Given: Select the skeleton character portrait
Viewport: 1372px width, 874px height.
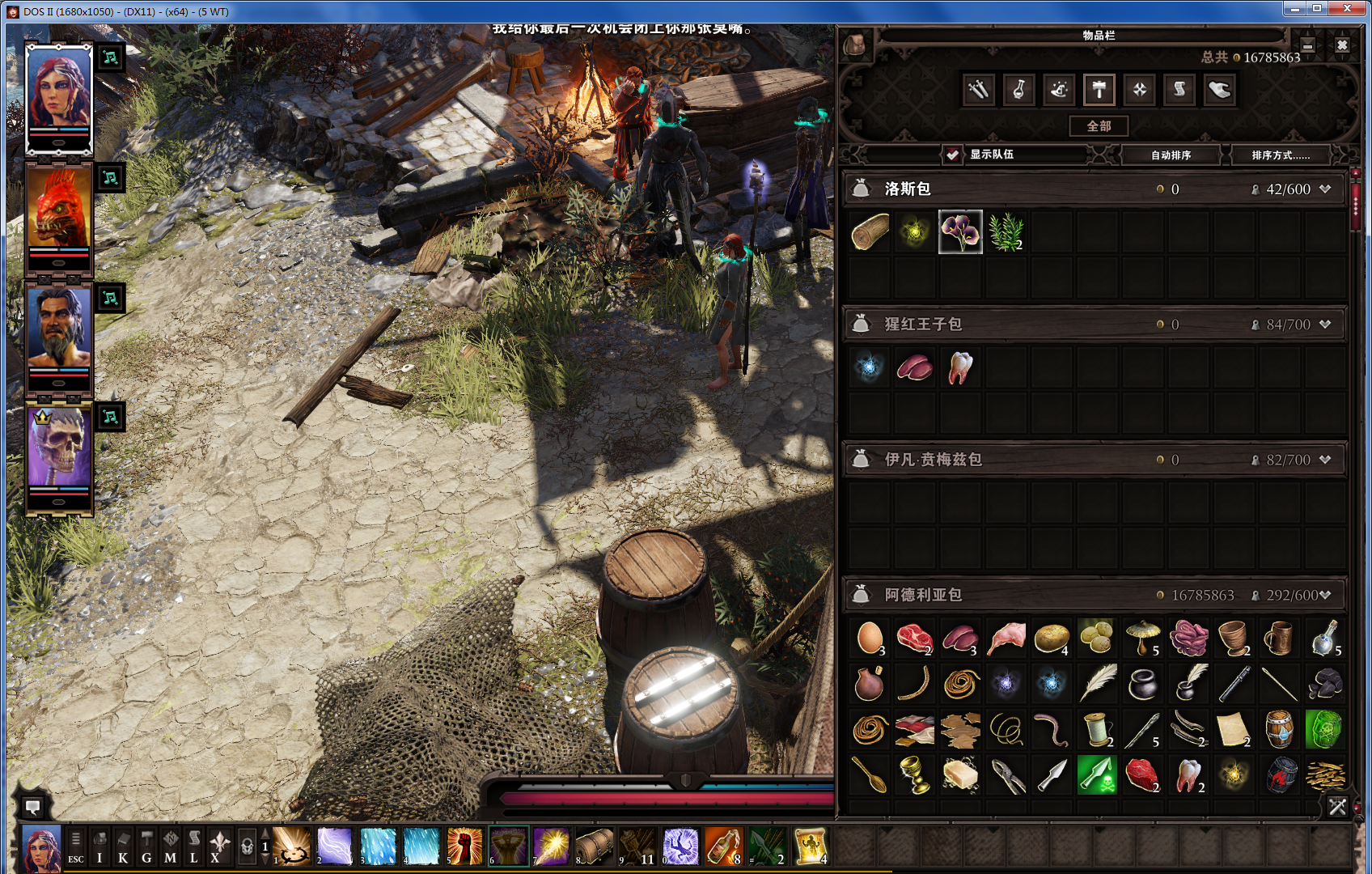Looking at the screenshot, I should 59,451.
